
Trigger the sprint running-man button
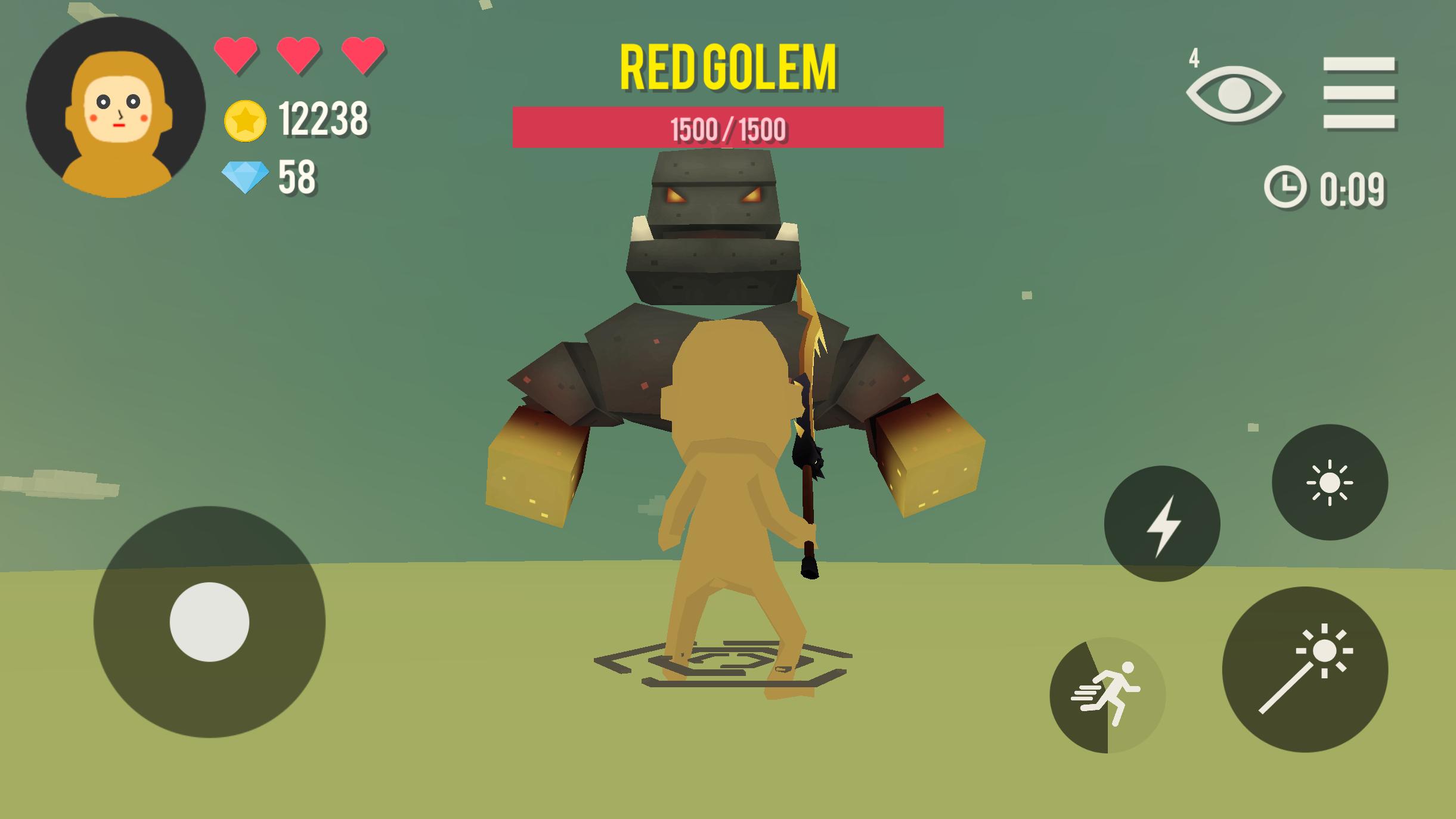[x=1107, y=695]
